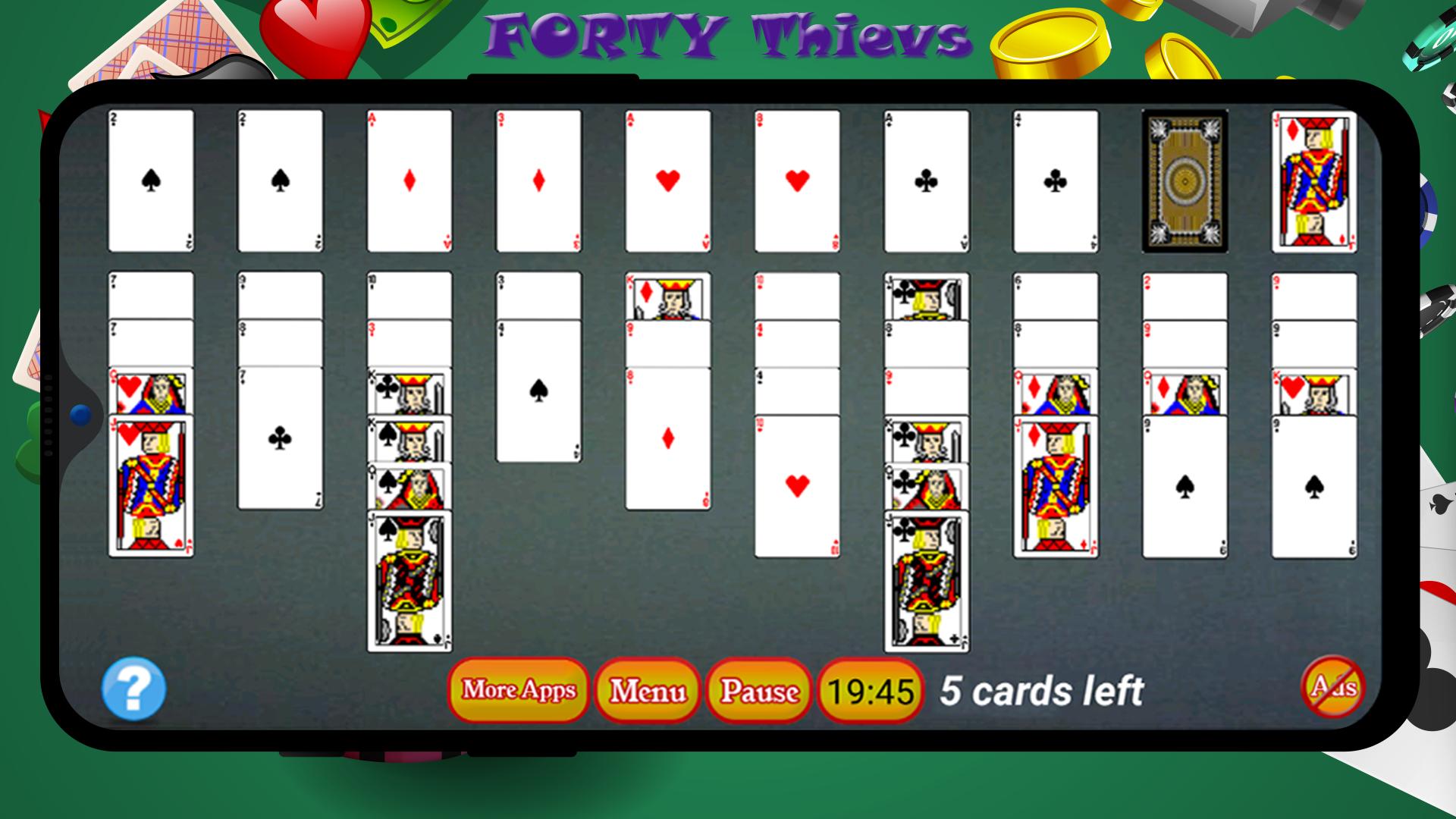Select the Jack of Diamonds waste card
This screenshot has height=819, width=1456.
(1312, 182)
